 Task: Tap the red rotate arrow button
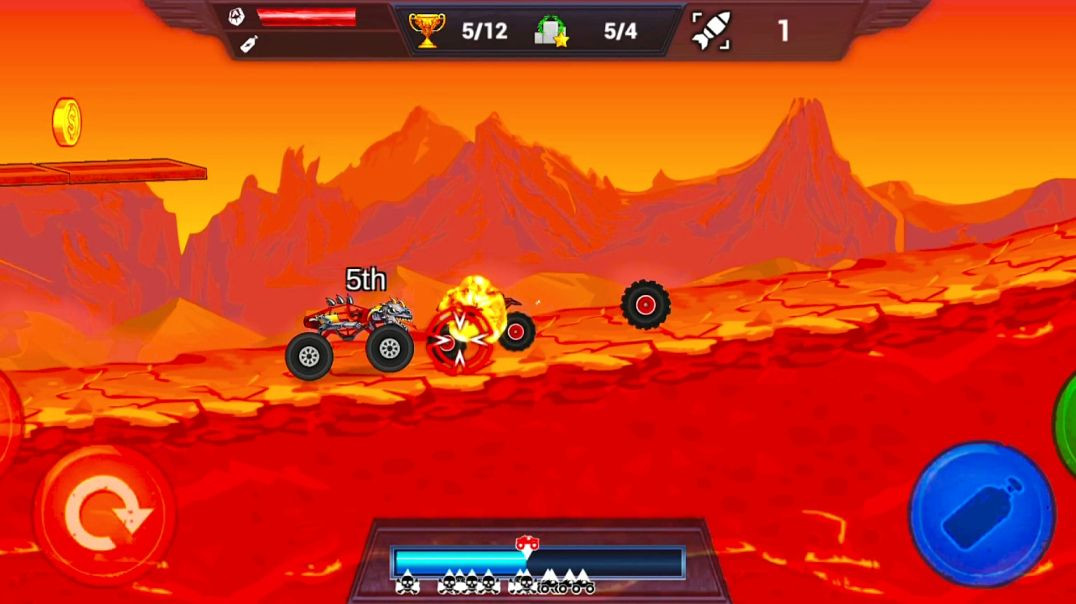click(105, 514)
